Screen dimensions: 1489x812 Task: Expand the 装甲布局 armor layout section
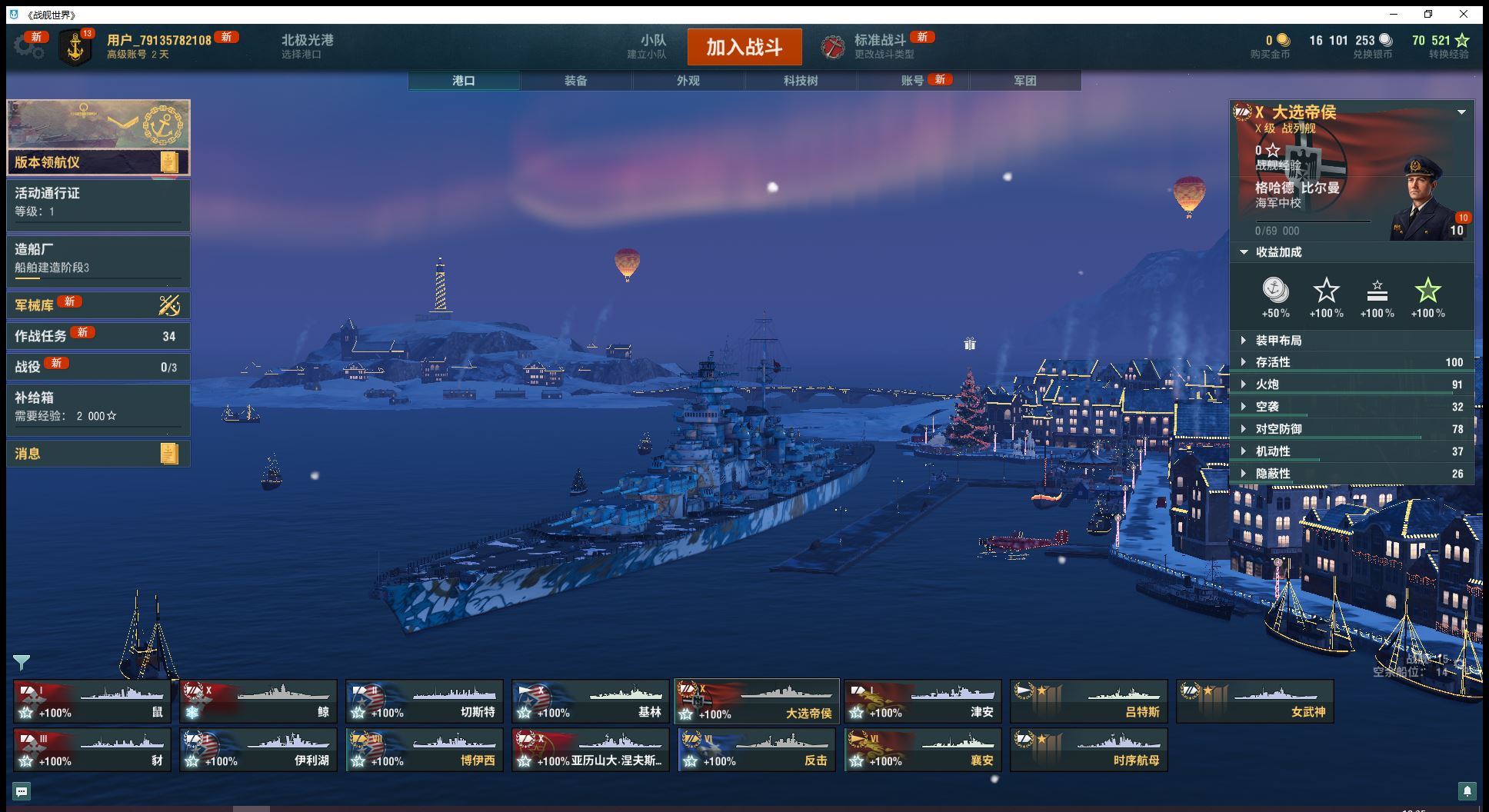pos(1278,341)
